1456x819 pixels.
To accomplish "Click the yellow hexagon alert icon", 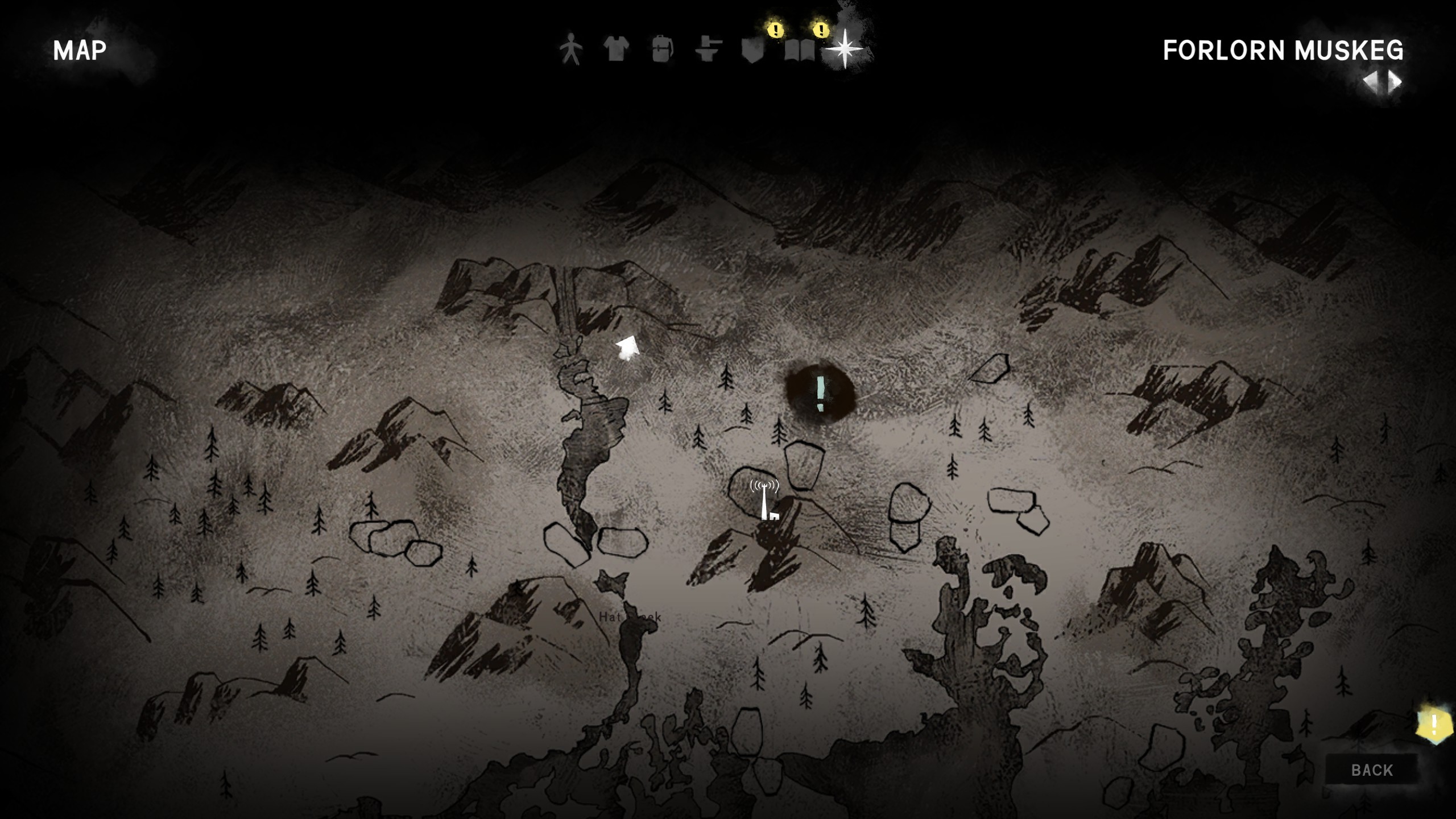I will tap(1434, 725).
